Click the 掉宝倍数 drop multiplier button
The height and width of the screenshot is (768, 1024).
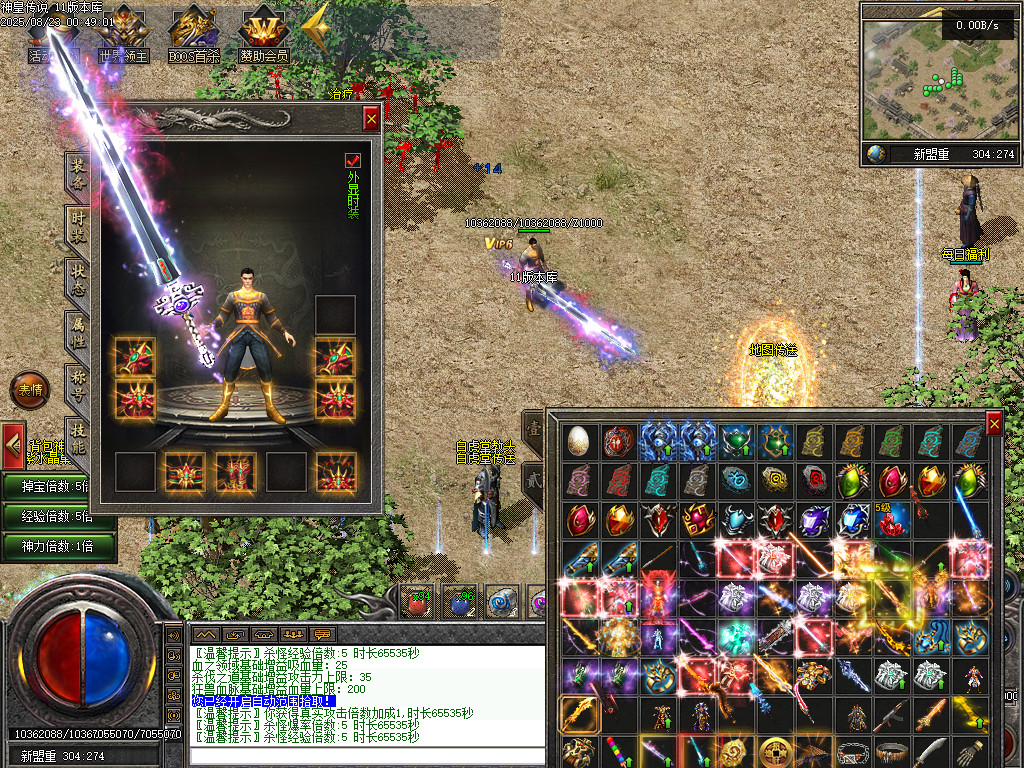click(x=57, y=486)
